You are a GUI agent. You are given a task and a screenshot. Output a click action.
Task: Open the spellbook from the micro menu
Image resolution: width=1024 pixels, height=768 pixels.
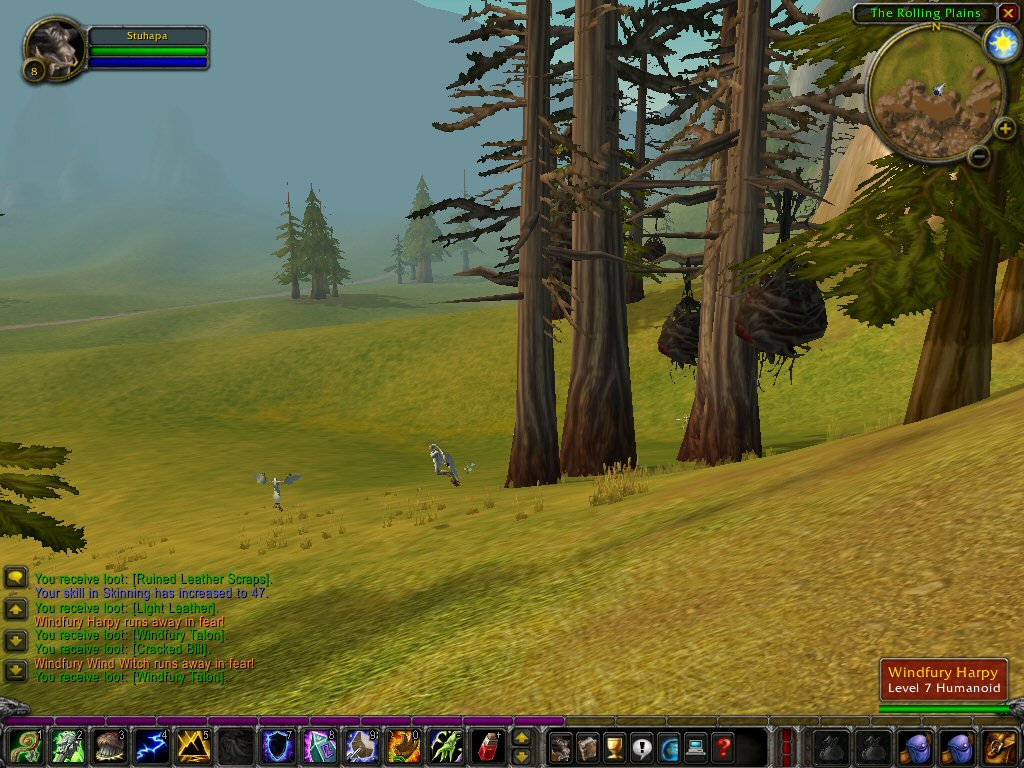[587, 746]
